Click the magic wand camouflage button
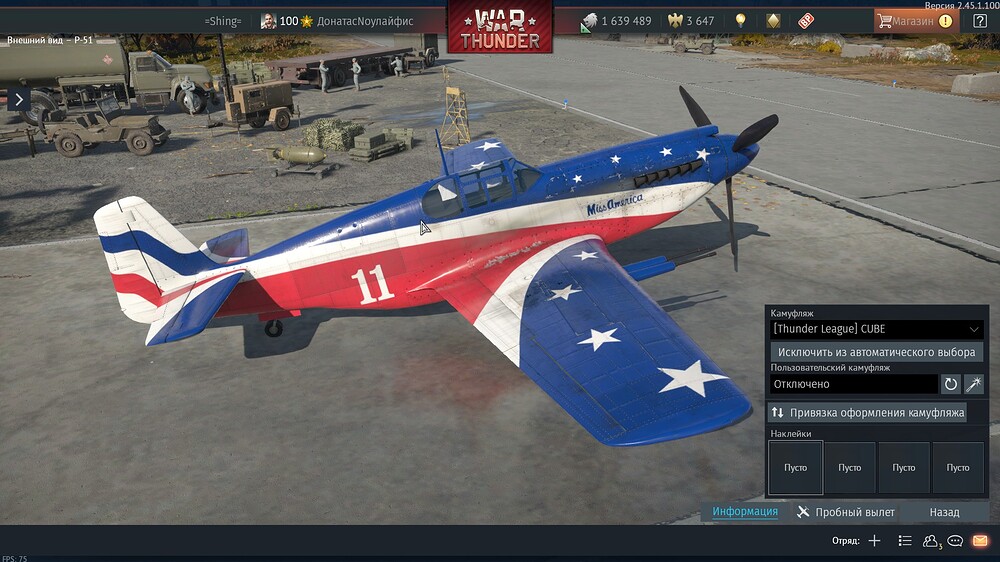 pos(973,384)
